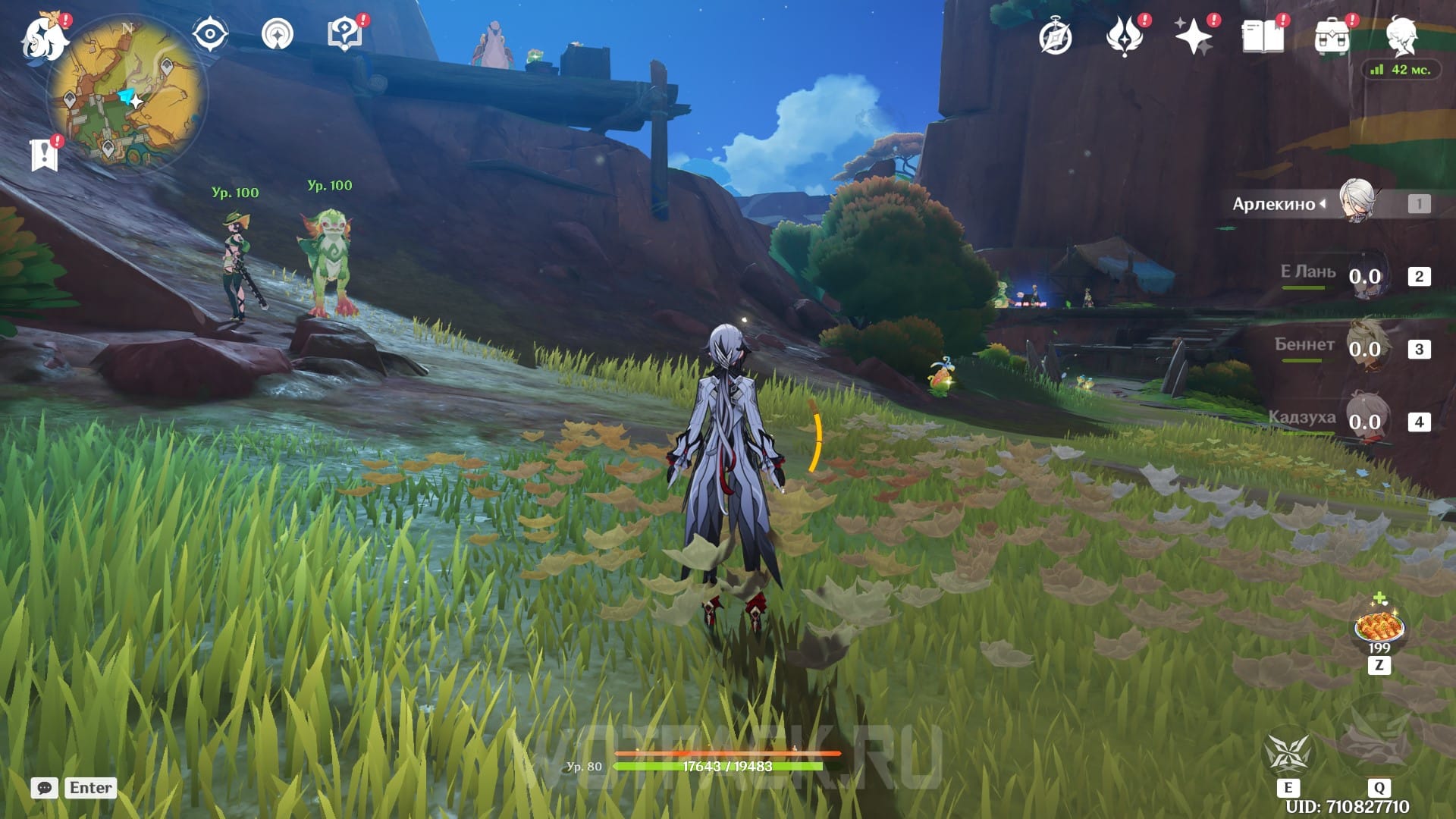Screen dimensions: 1456x819
Task: Activate Arlecchino's elemental skill icon
Action: coord(1288,753)
